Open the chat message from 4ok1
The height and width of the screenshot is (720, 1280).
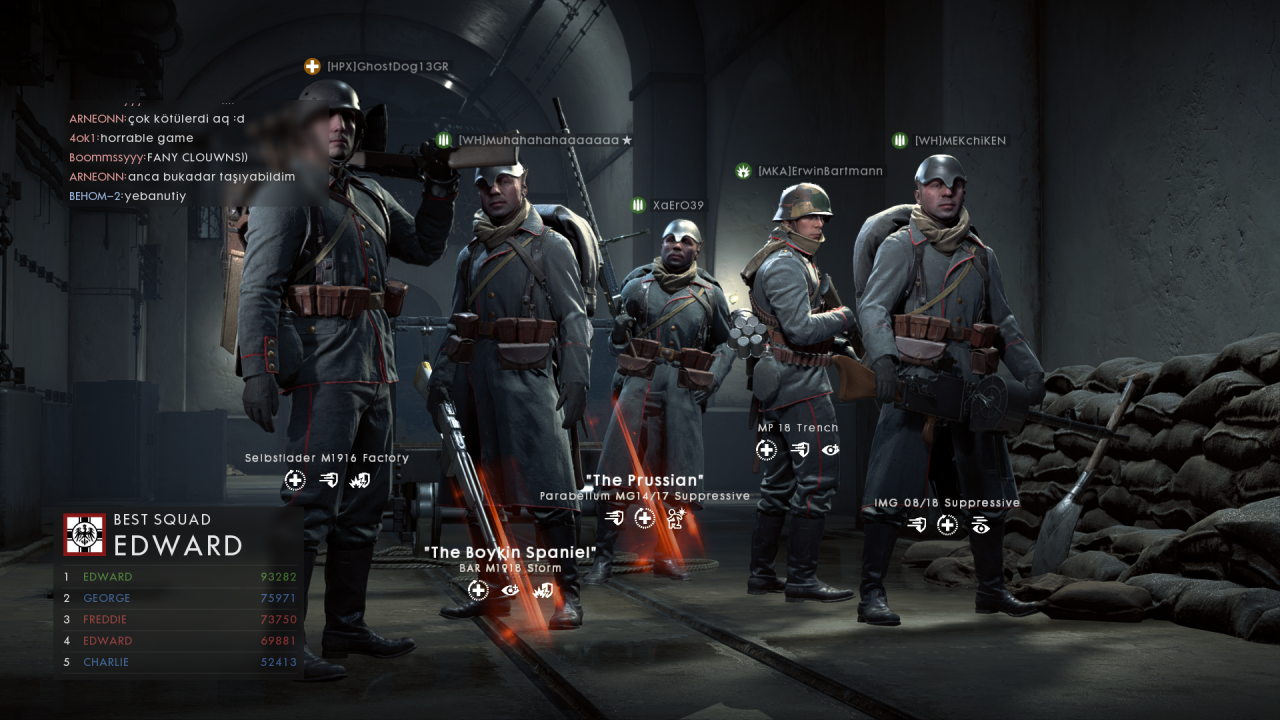[x=131, y=138]
